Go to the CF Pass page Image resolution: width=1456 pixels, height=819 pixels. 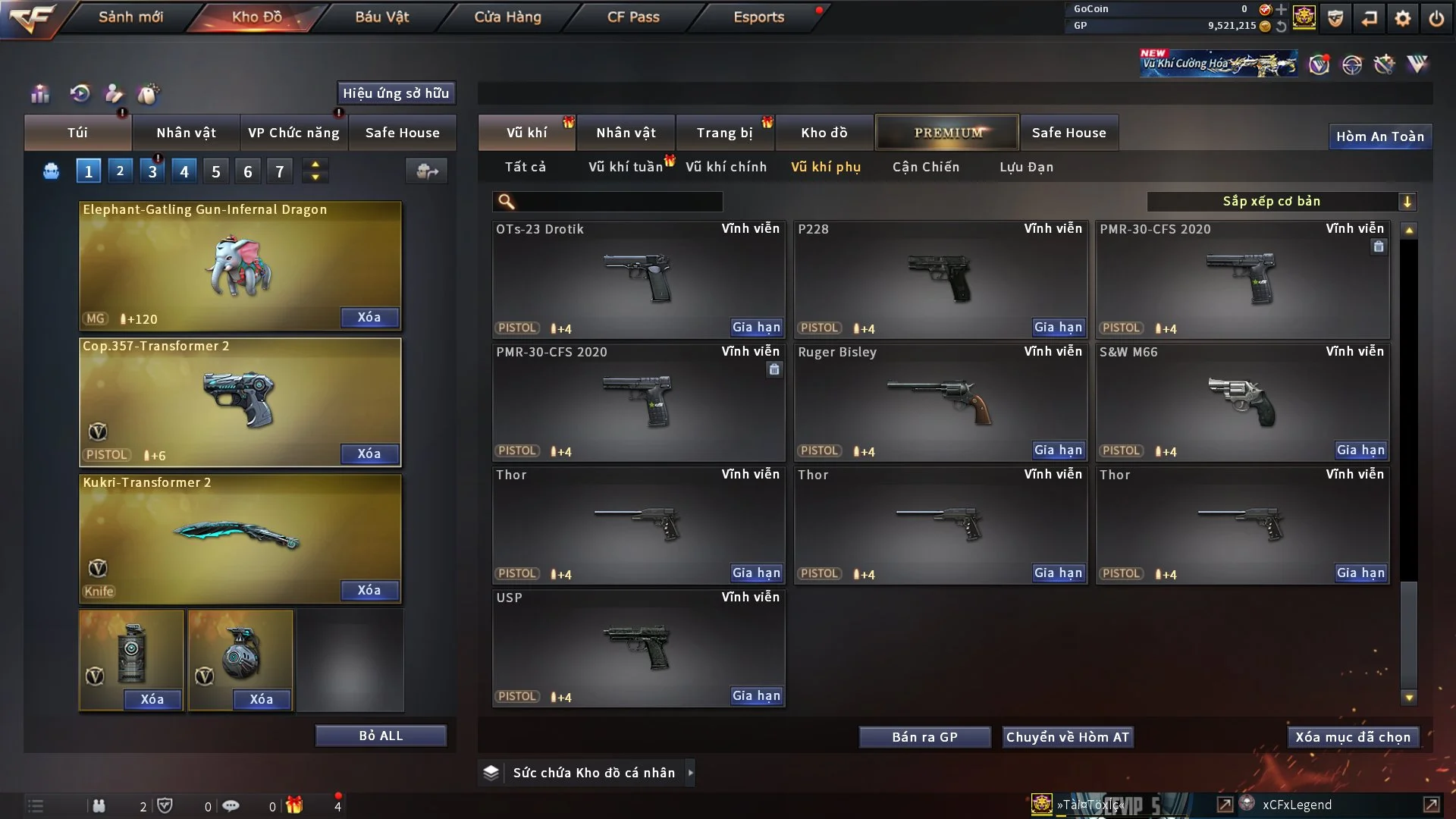coord(633,17)
